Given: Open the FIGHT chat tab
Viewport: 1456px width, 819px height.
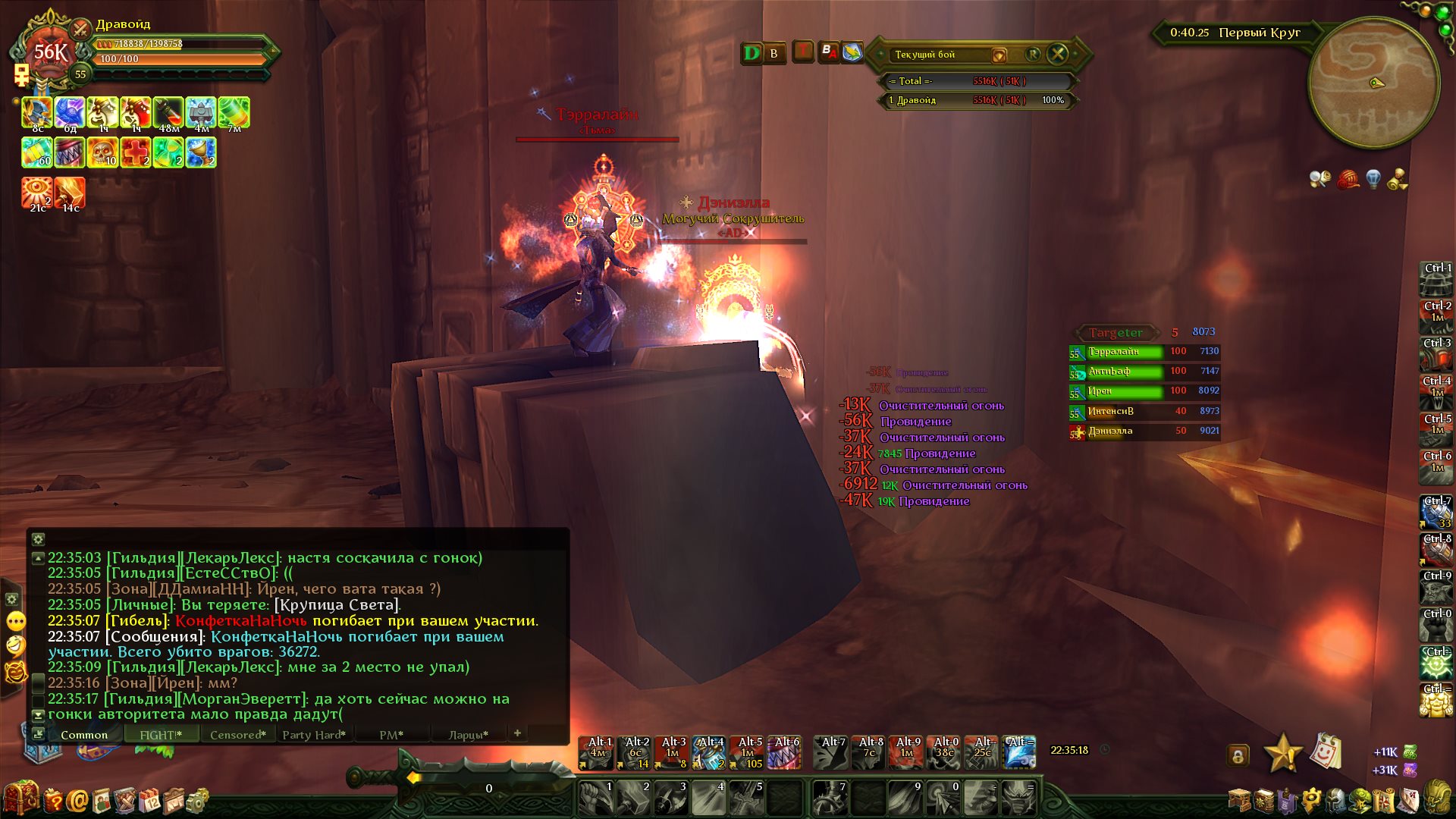Looking at the screenshot, I should click(x=161, y=735).
